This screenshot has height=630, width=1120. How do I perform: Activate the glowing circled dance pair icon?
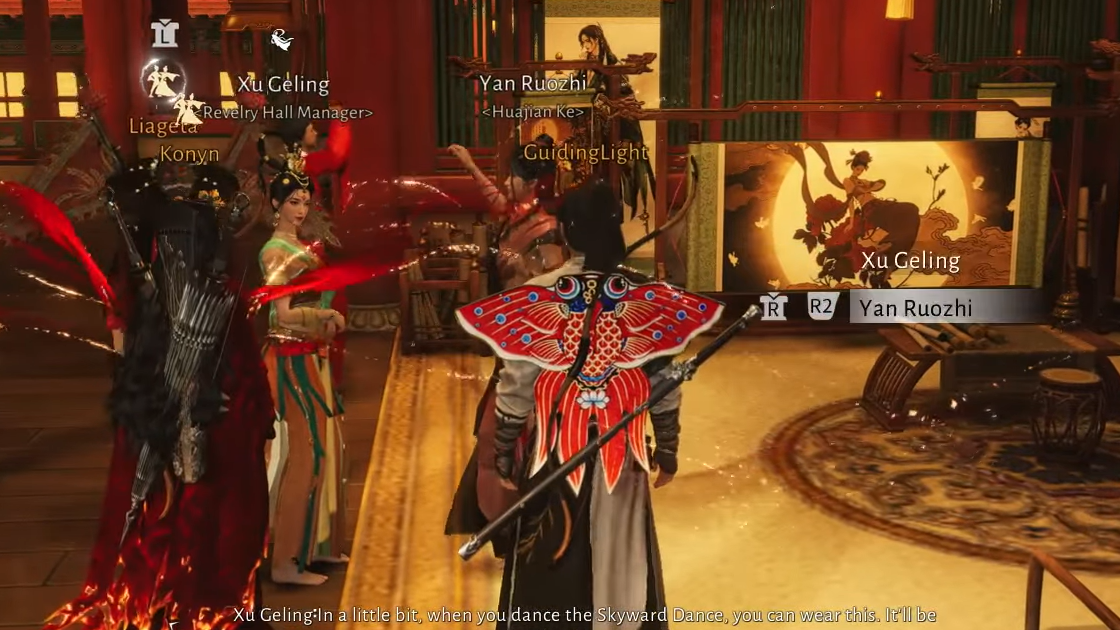pyautogui.click(x=162, y=80)
